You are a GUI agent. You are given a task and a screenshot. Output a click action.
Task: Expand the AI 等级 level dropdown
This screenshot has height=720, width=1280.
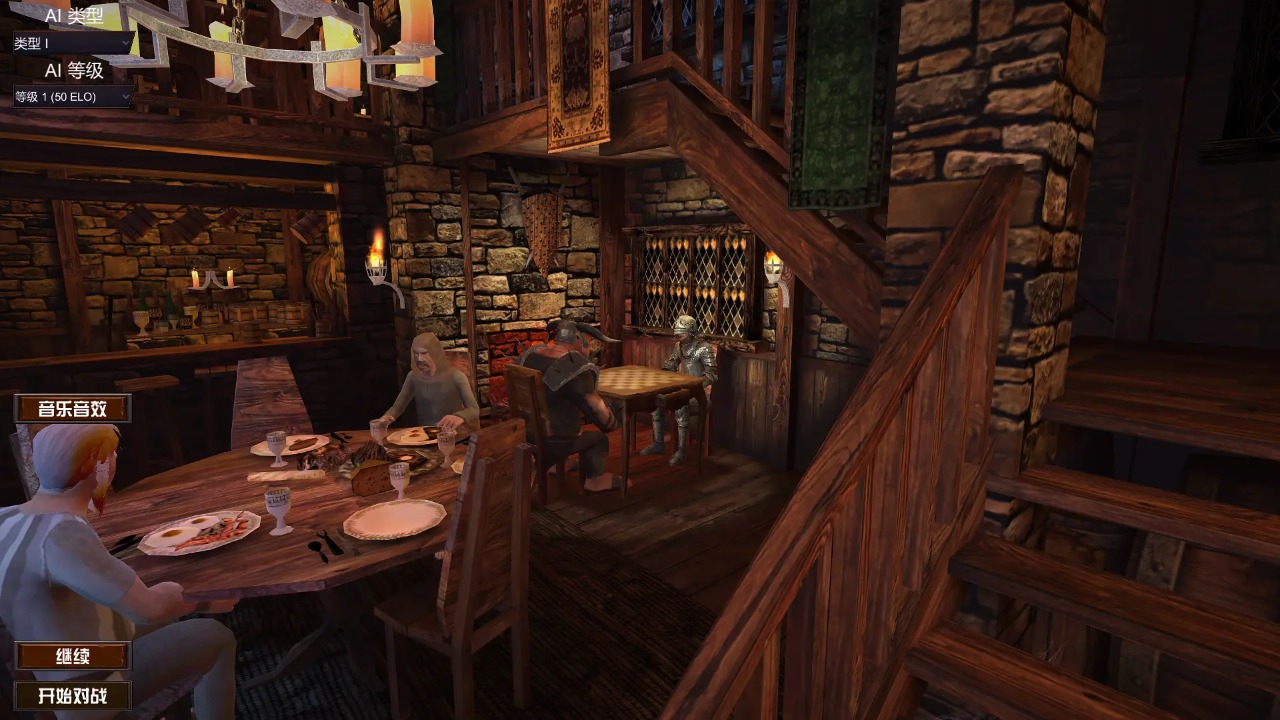[72, 97]
